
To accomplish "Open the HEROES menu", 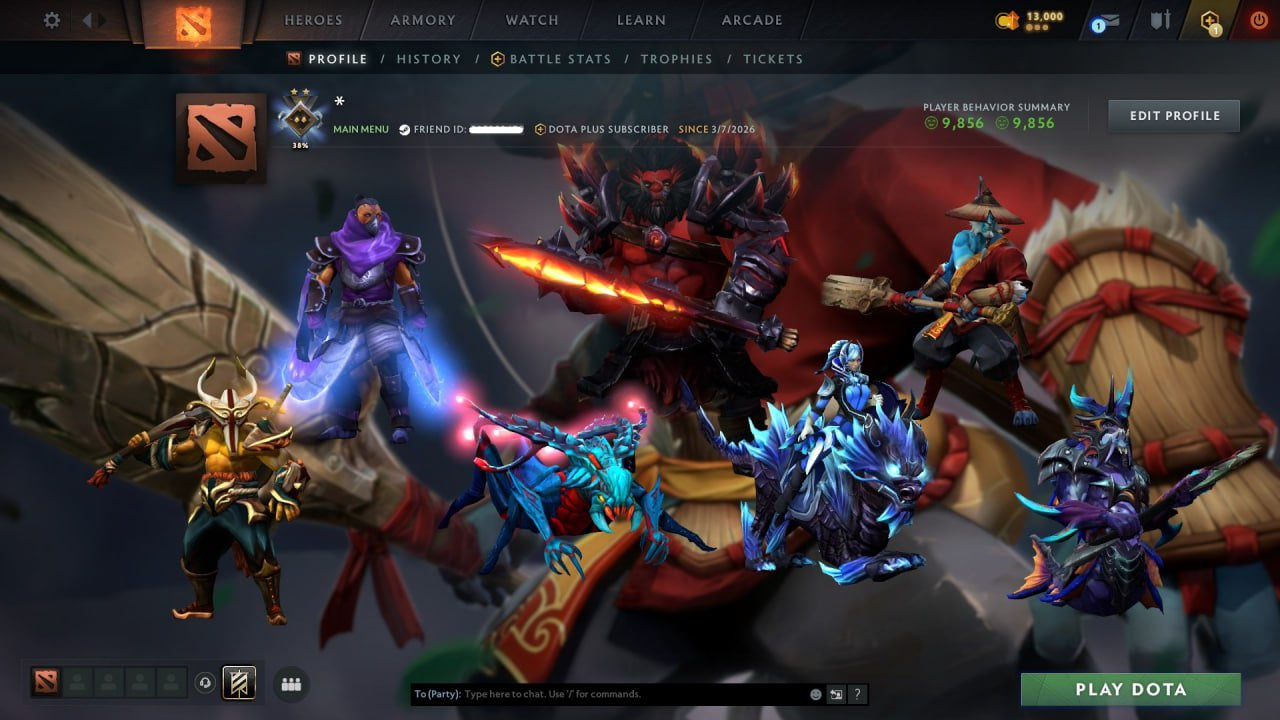I will tap(313, 19).
